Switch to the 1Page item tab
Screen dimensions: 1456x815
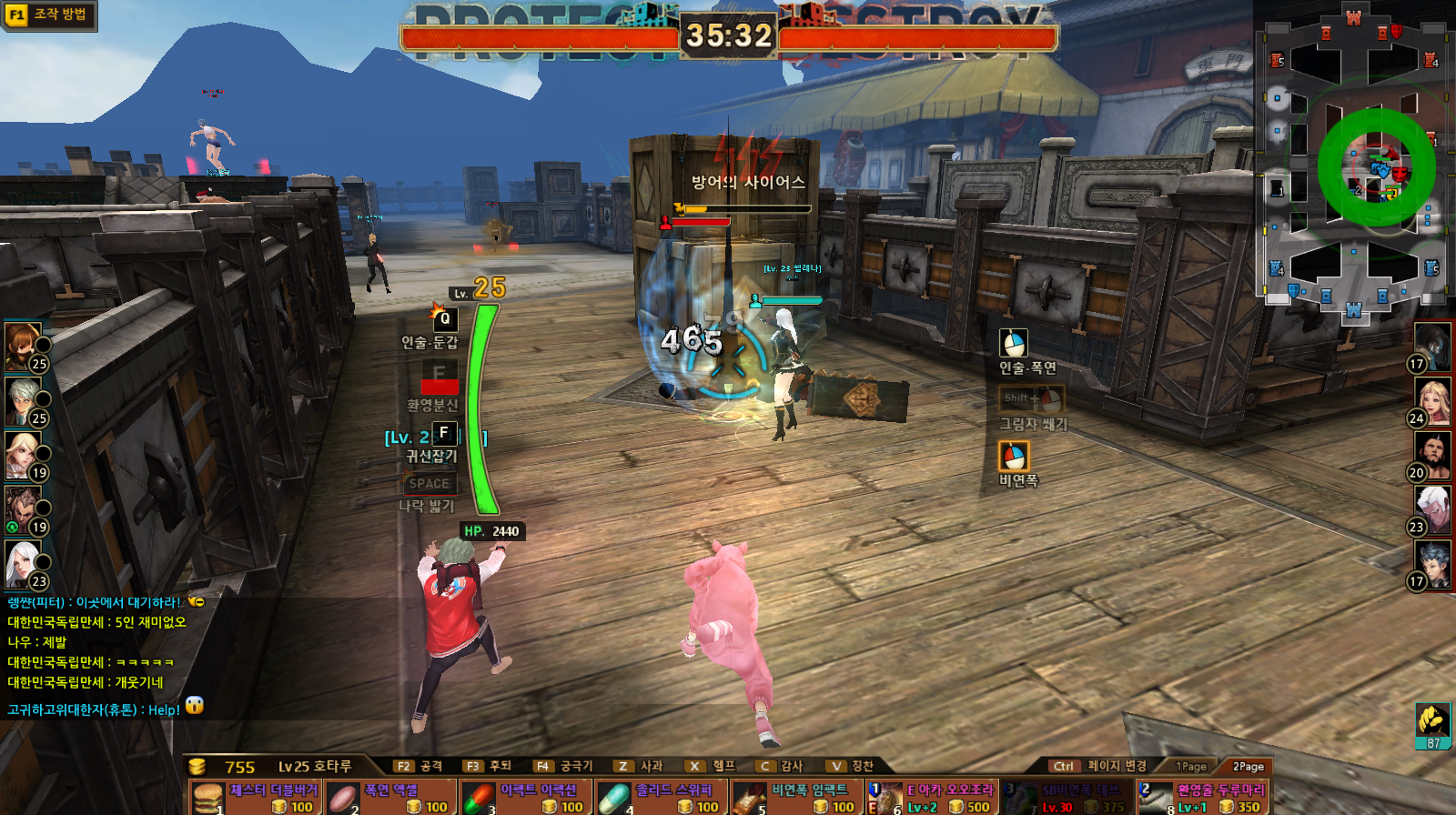(1191, 767)
